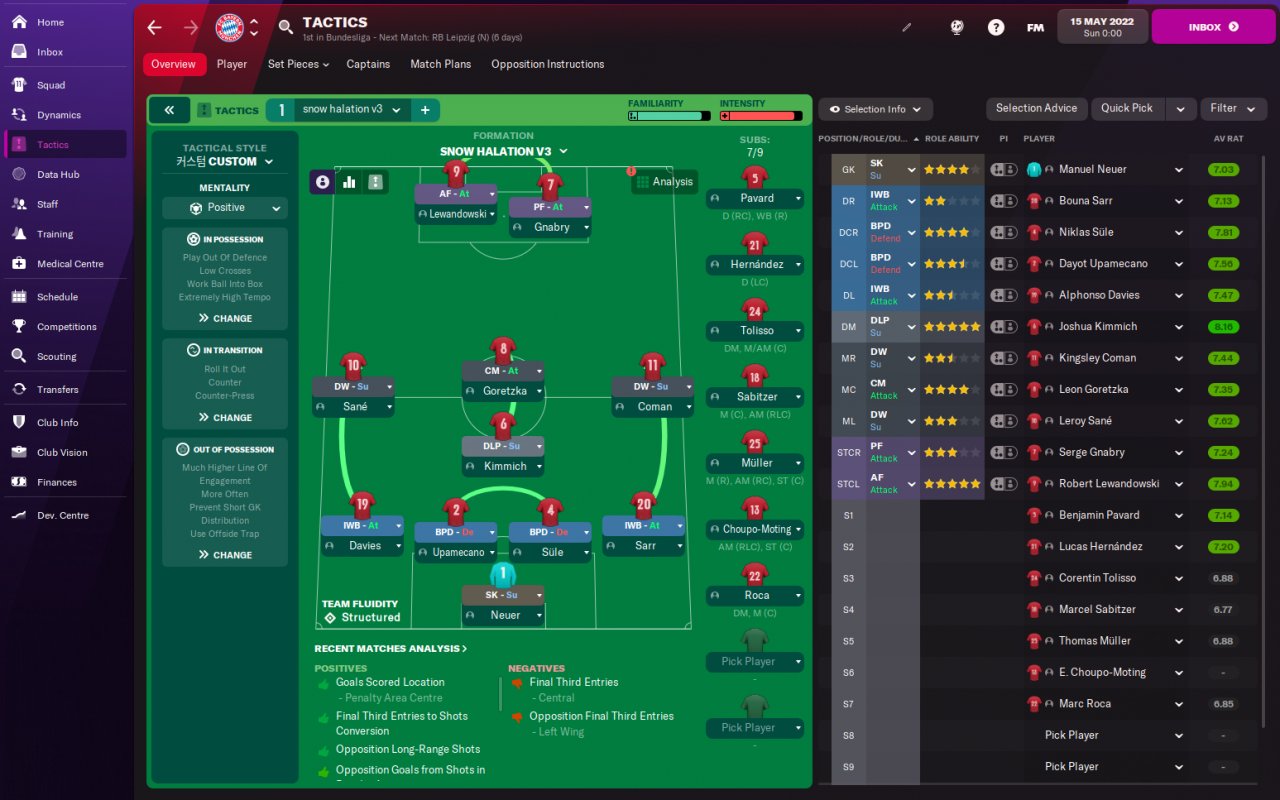Change the In Possession instructions
Viewport: 1280px width, 800px height.
[x=225, y=318]
